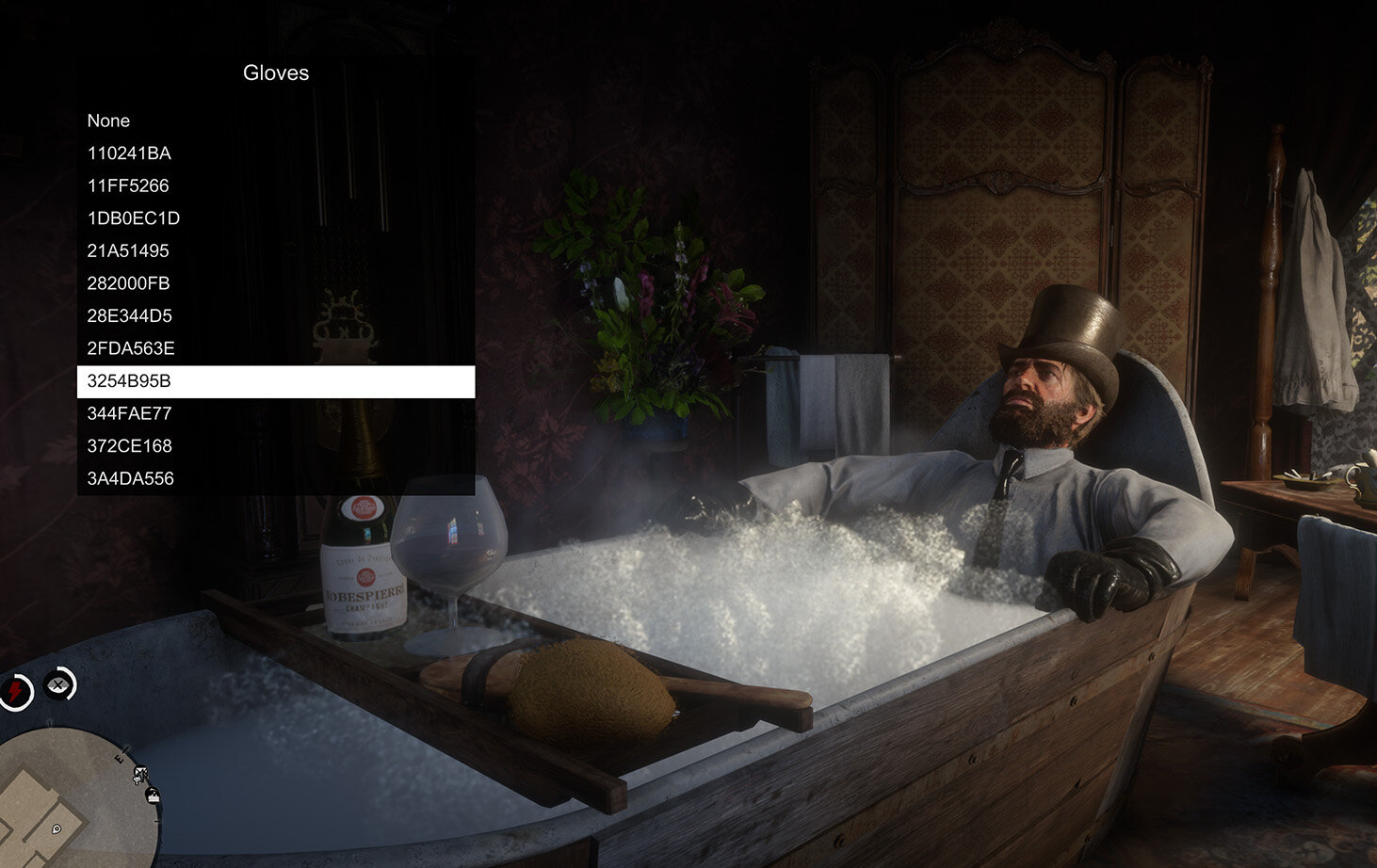Select glove entry 3A4DA556

[131, 478]
